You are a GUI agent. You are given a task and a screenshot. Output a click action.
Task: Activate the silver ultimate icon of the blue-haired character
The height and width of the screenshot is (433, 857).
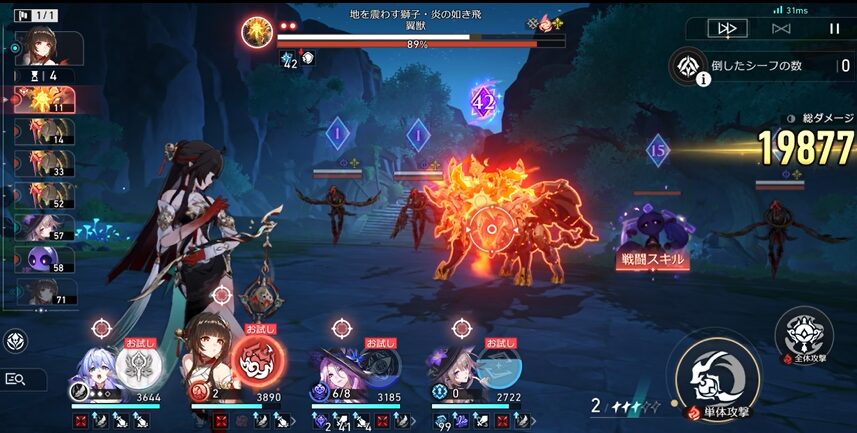(x=138, y=367)
